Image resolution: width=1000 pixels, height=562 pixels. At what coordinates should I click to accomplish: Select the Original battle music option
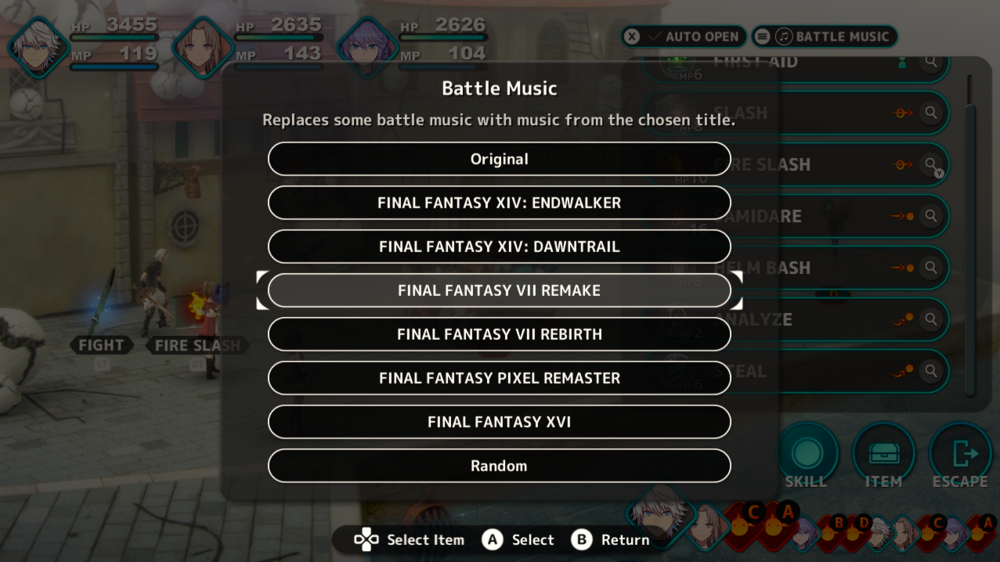[x=499, y=159]
